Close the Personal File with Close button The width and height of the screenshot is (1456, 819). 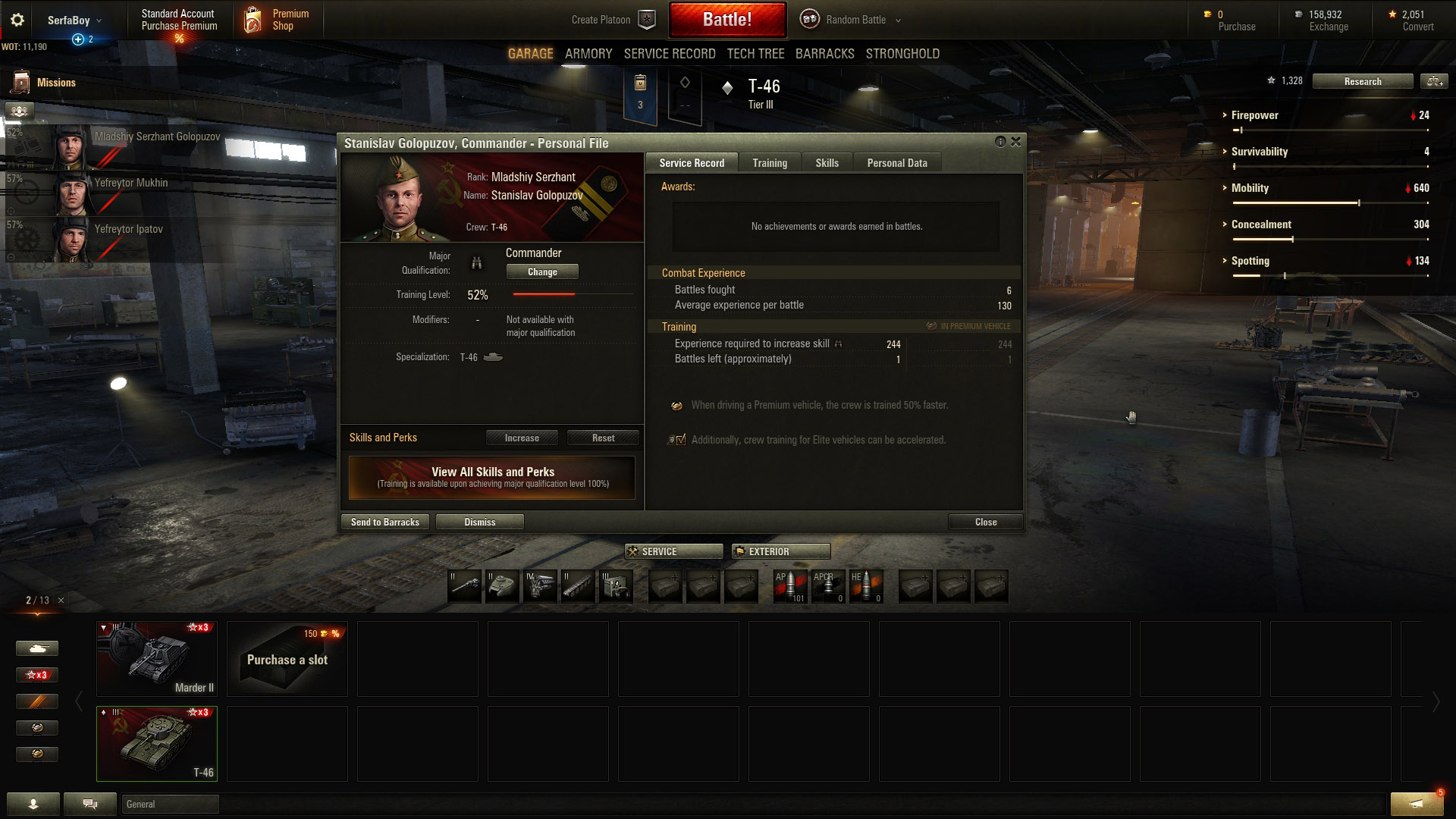[985, 522]
